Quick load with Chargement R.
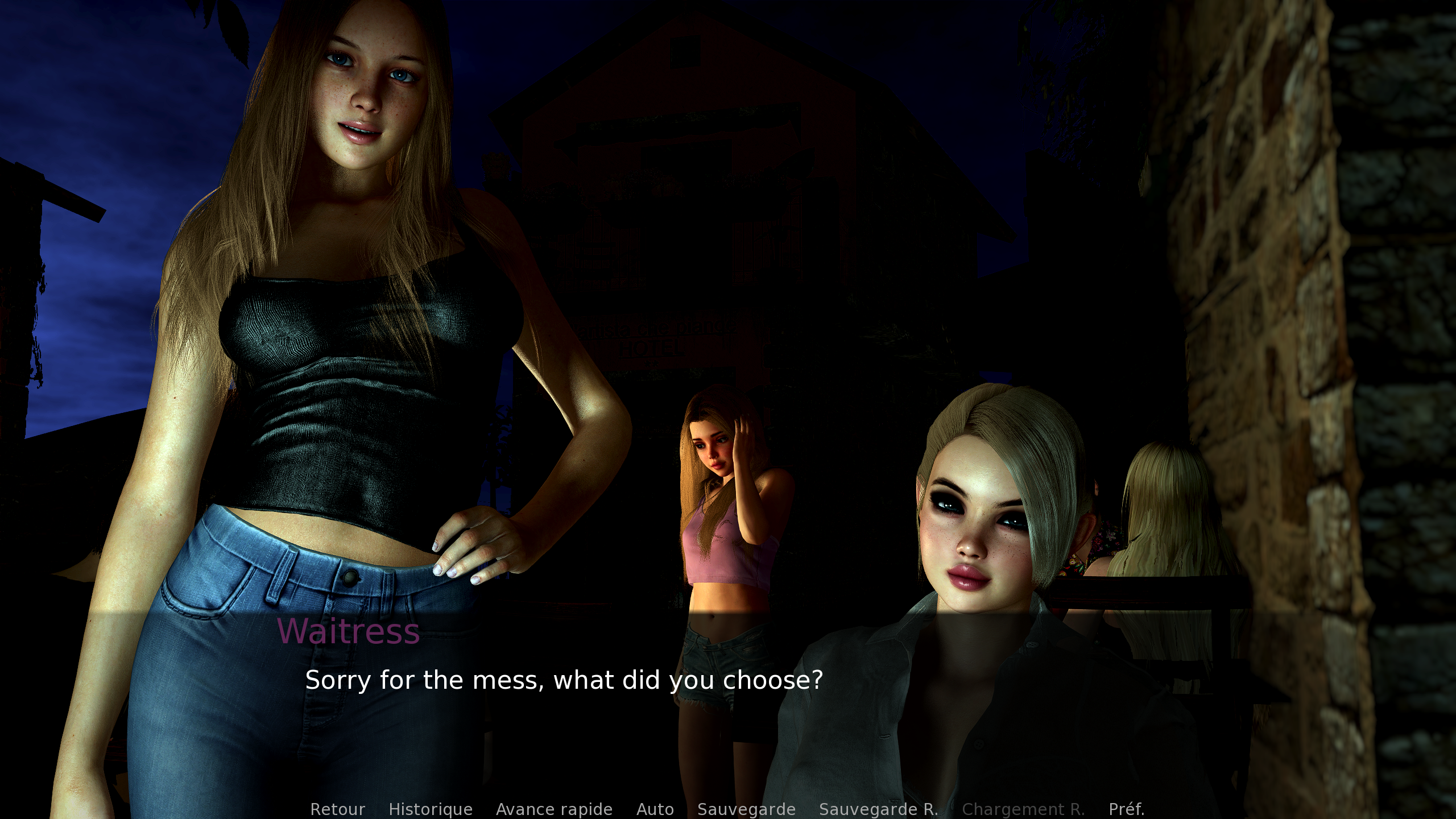This screenshot has height=819, width=1456. point(1023,809)
